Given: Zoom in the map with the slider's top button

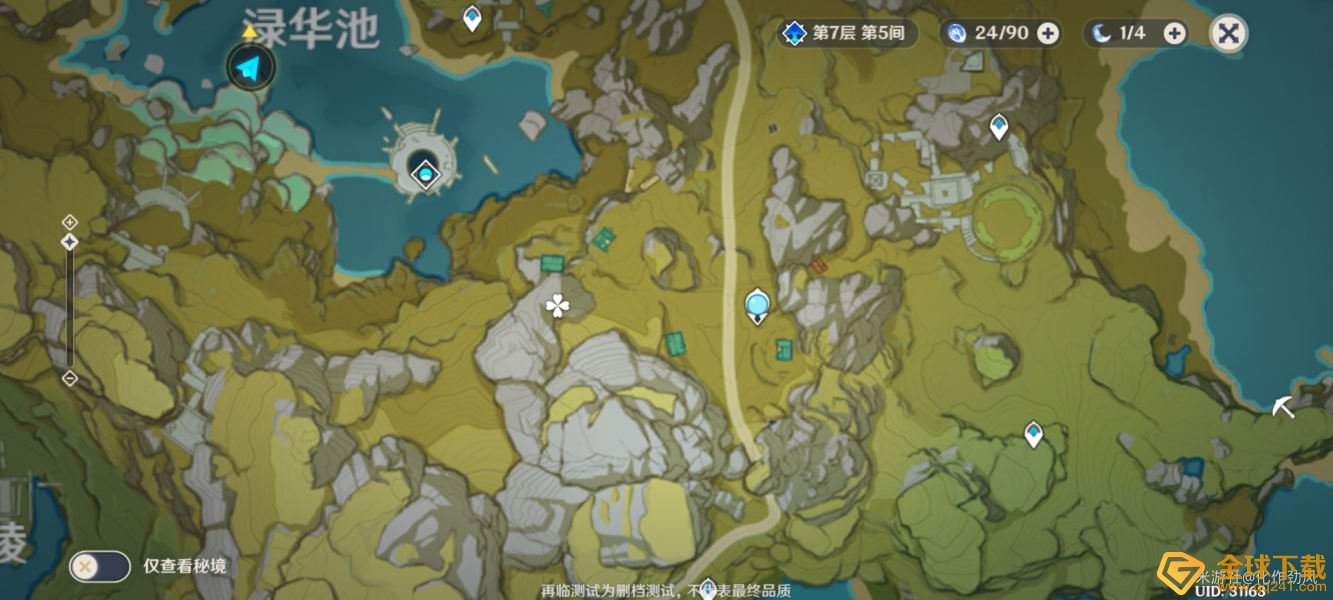Looking at the screenshot, I should (70, 221).
